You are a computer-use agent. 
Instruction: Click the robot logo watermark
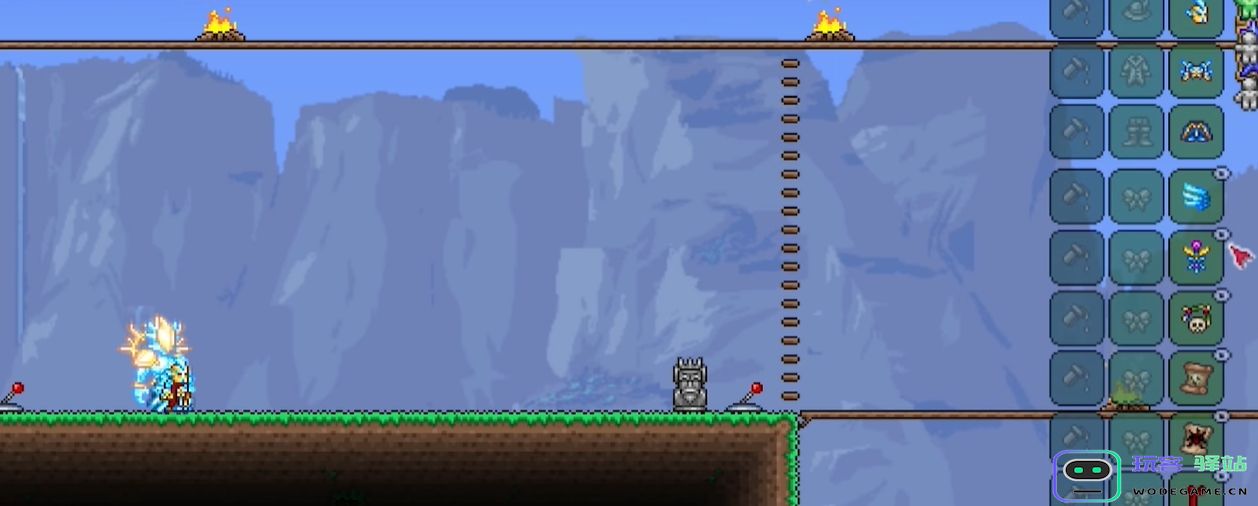1087,475
